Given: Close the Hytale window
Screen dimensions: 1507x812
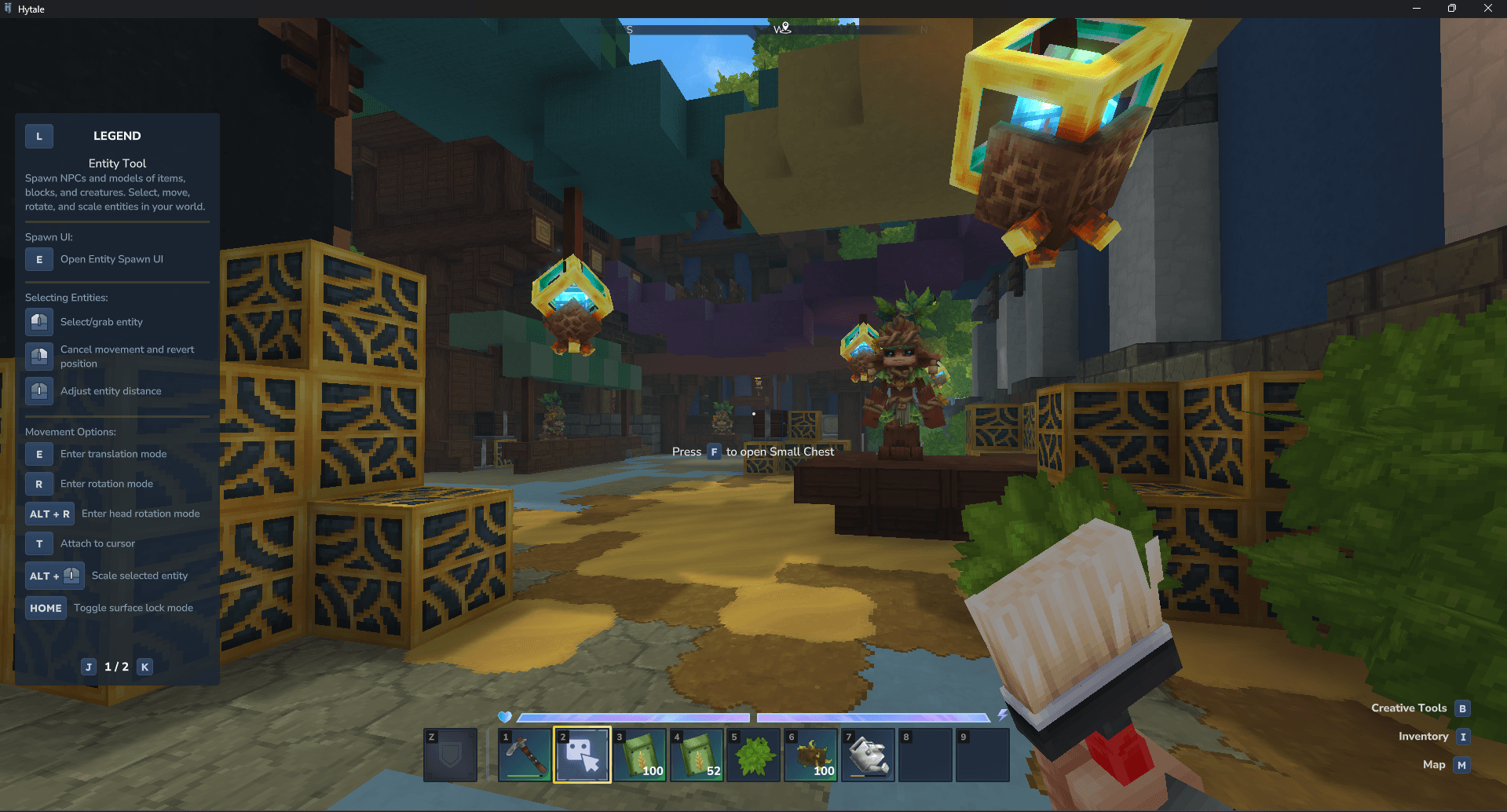Looking at the screenshot, I should 1487,9.
